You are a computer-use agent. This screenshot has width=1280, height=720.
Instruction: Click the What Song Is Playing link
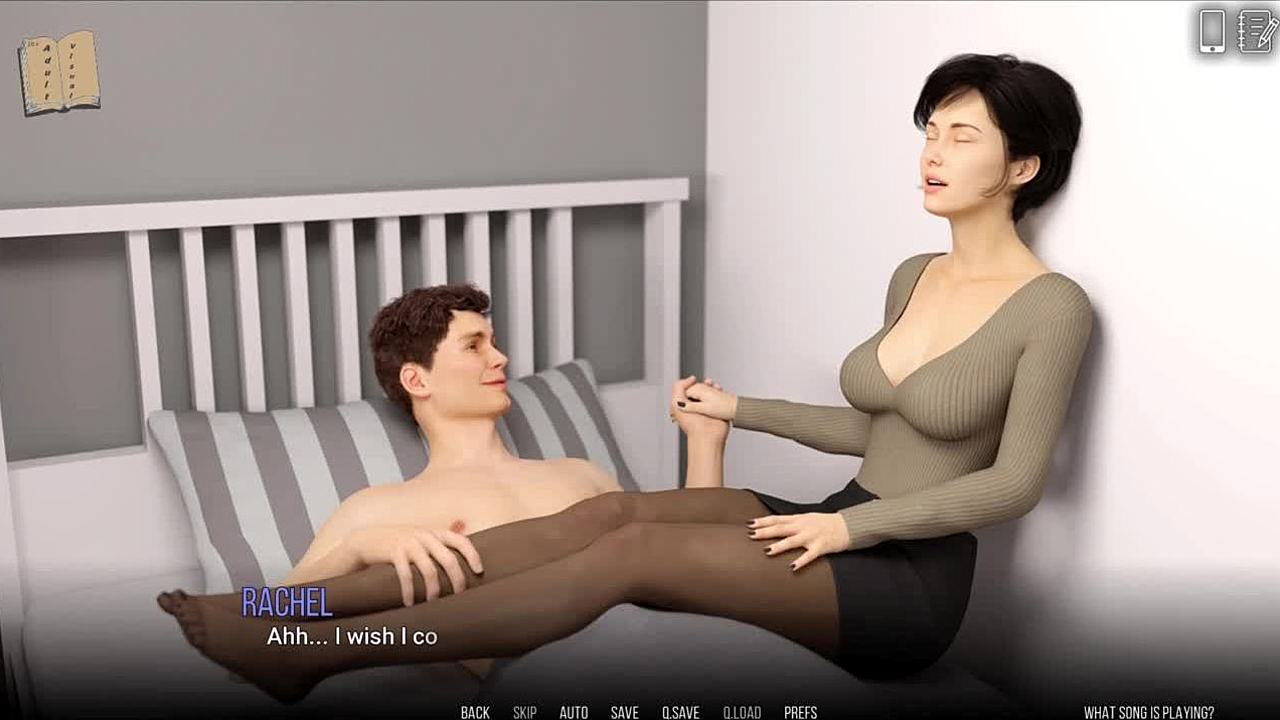(x=1149, y=712)
